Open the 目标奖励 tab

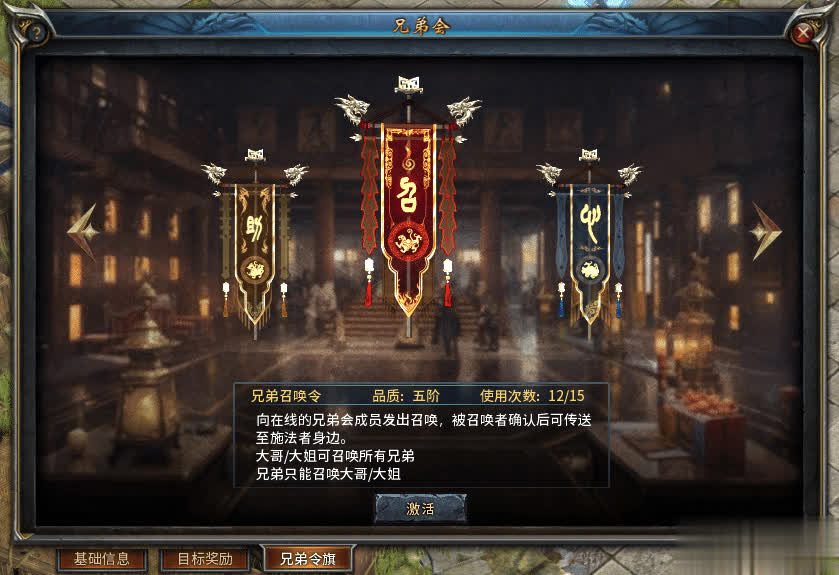coord(205,559)
